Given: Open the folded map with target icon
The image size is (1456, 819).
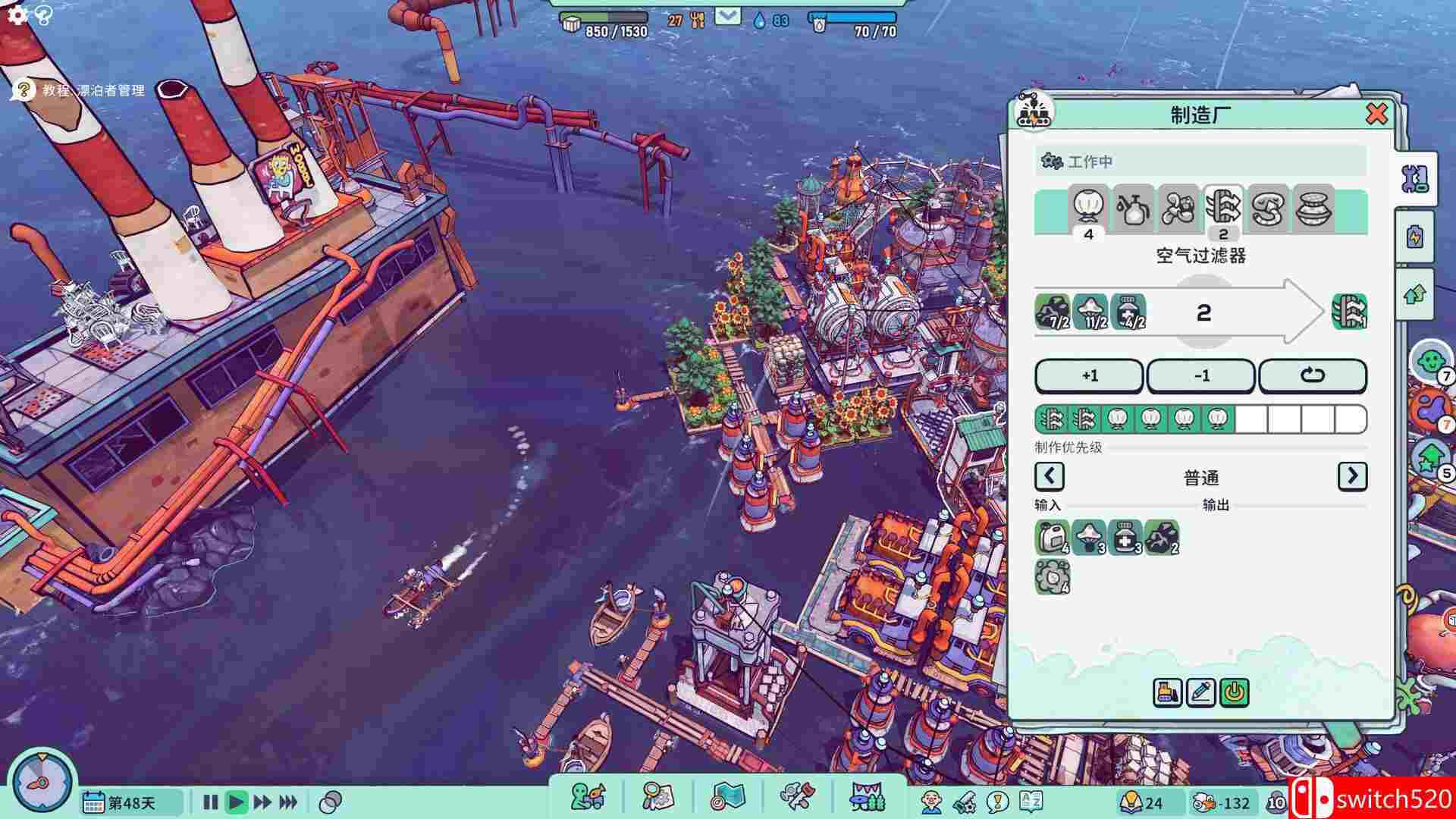Looking at the screenshot, I should pyautogui.click(x=728, y=797).
